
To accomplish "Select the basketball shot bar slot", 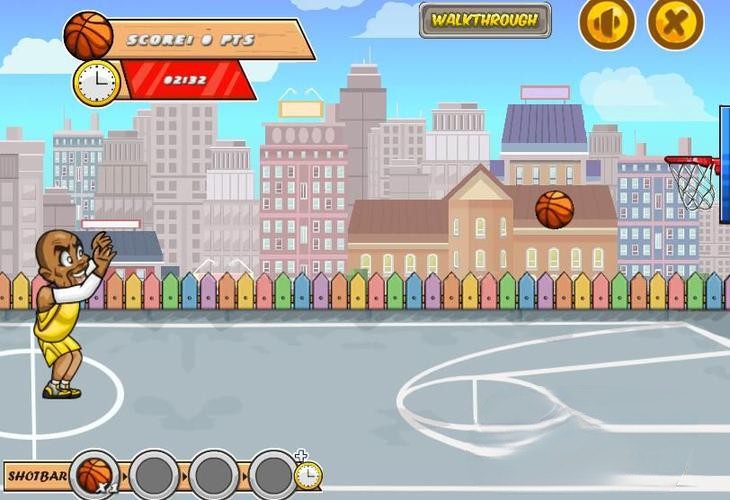I will click(96, 473).
